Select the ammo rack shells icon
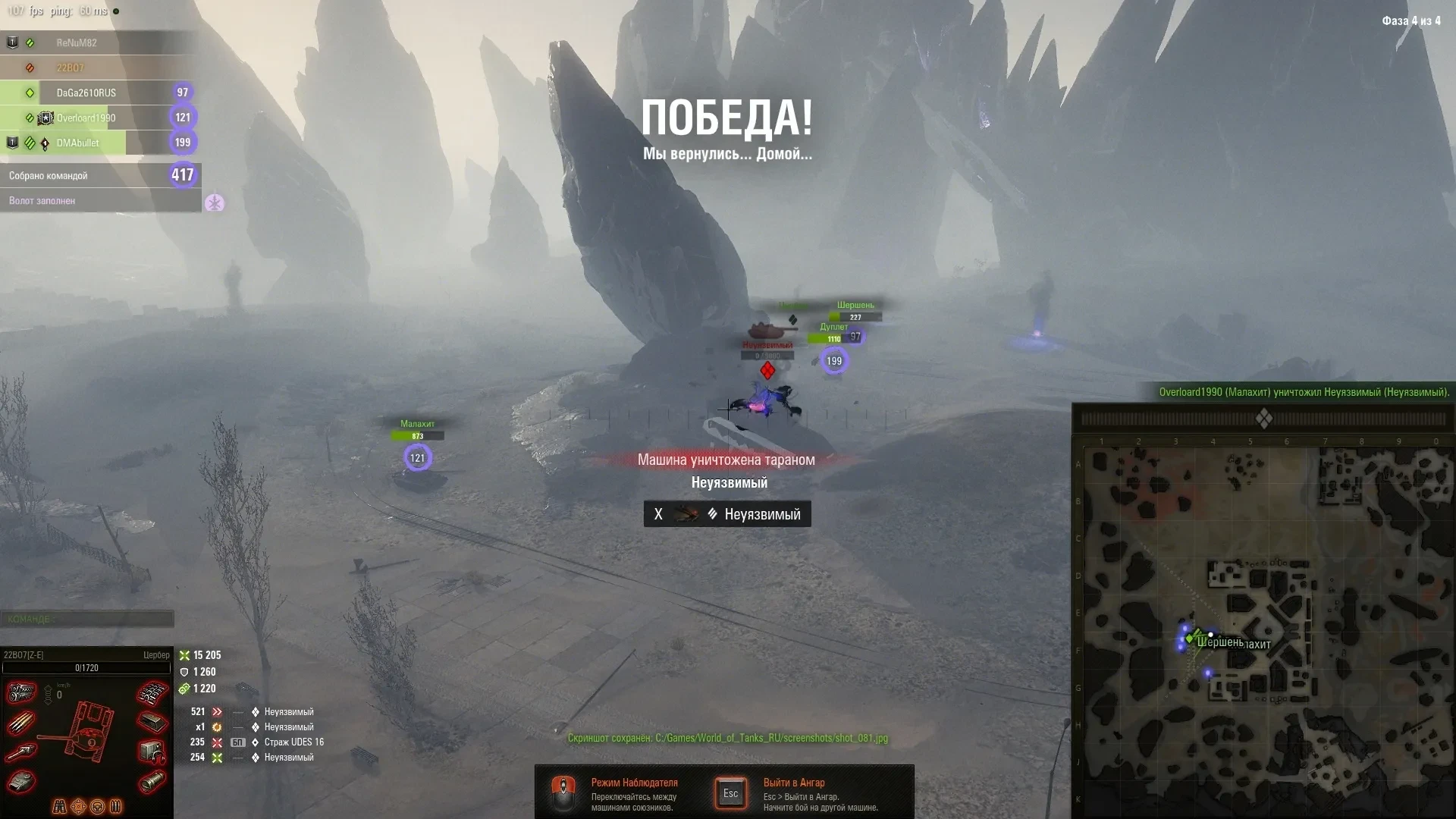This screenshot has height=819, width=1456. point(21,723)
